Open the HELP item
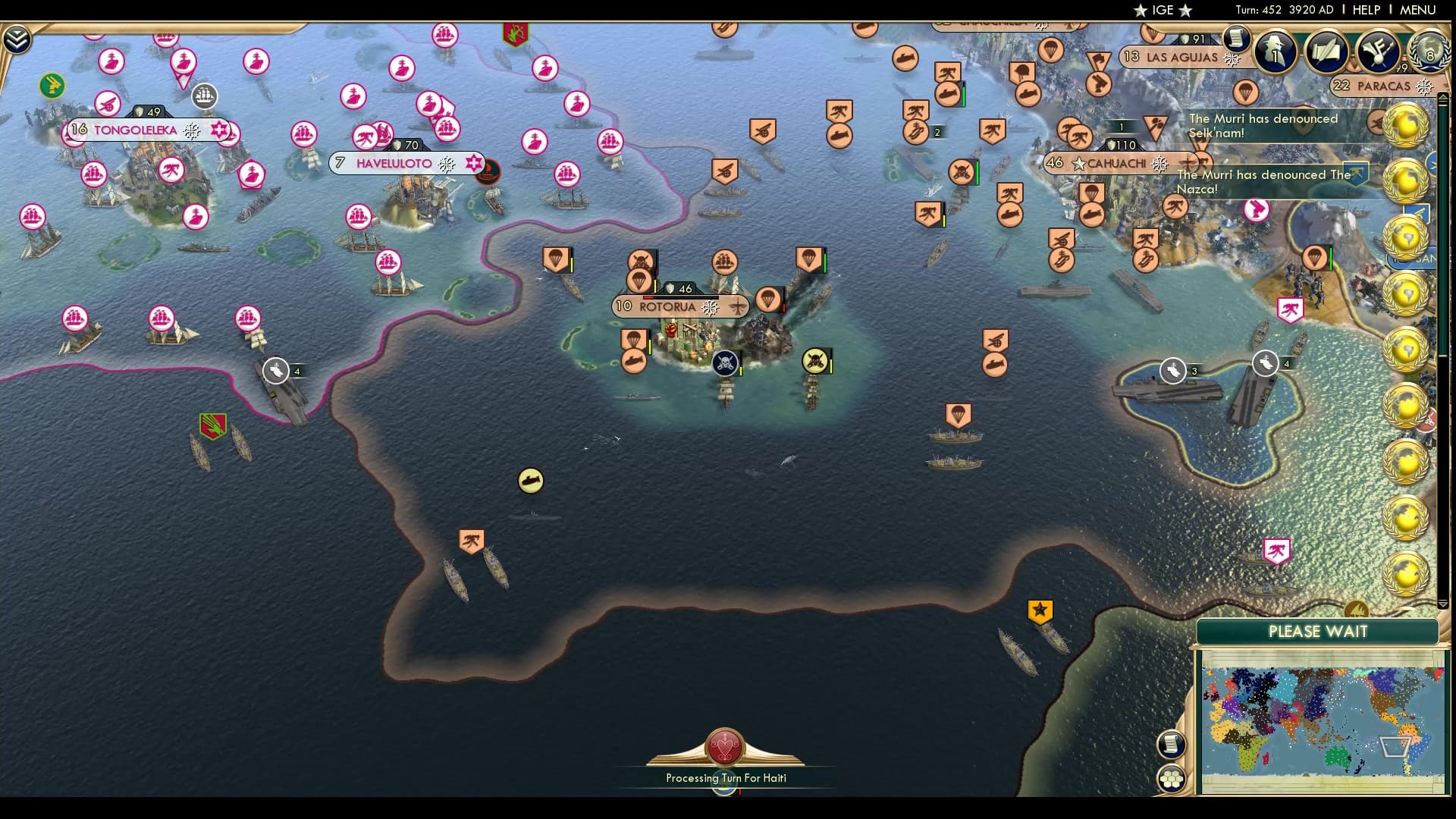Image resolution: width=1456 pixels, height=819 pixels. coord(1367,10)
